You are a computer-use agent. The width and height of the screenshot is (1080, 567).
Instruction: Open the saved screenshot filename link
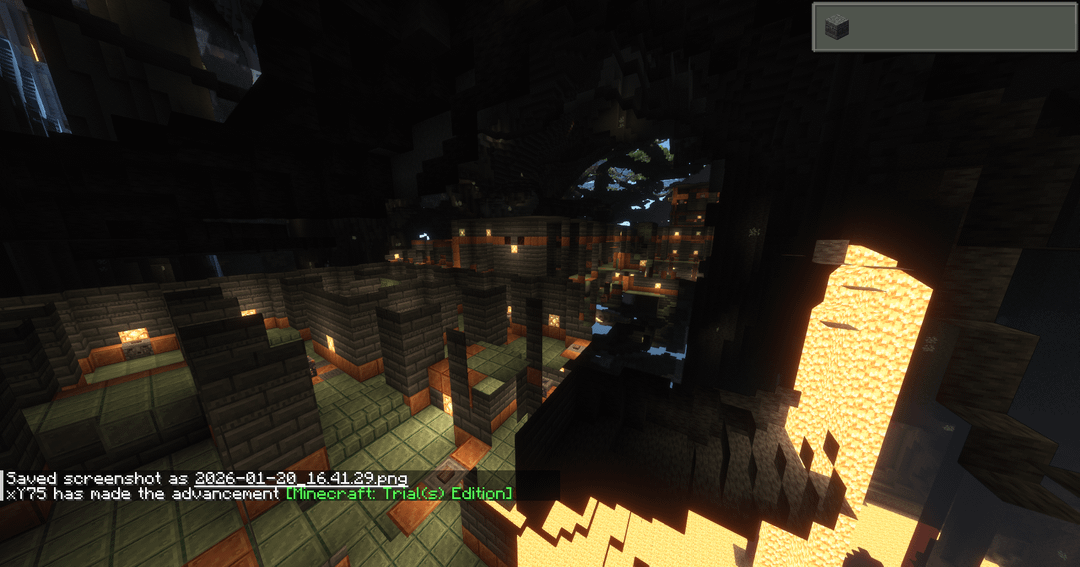[x=300, y=479]
